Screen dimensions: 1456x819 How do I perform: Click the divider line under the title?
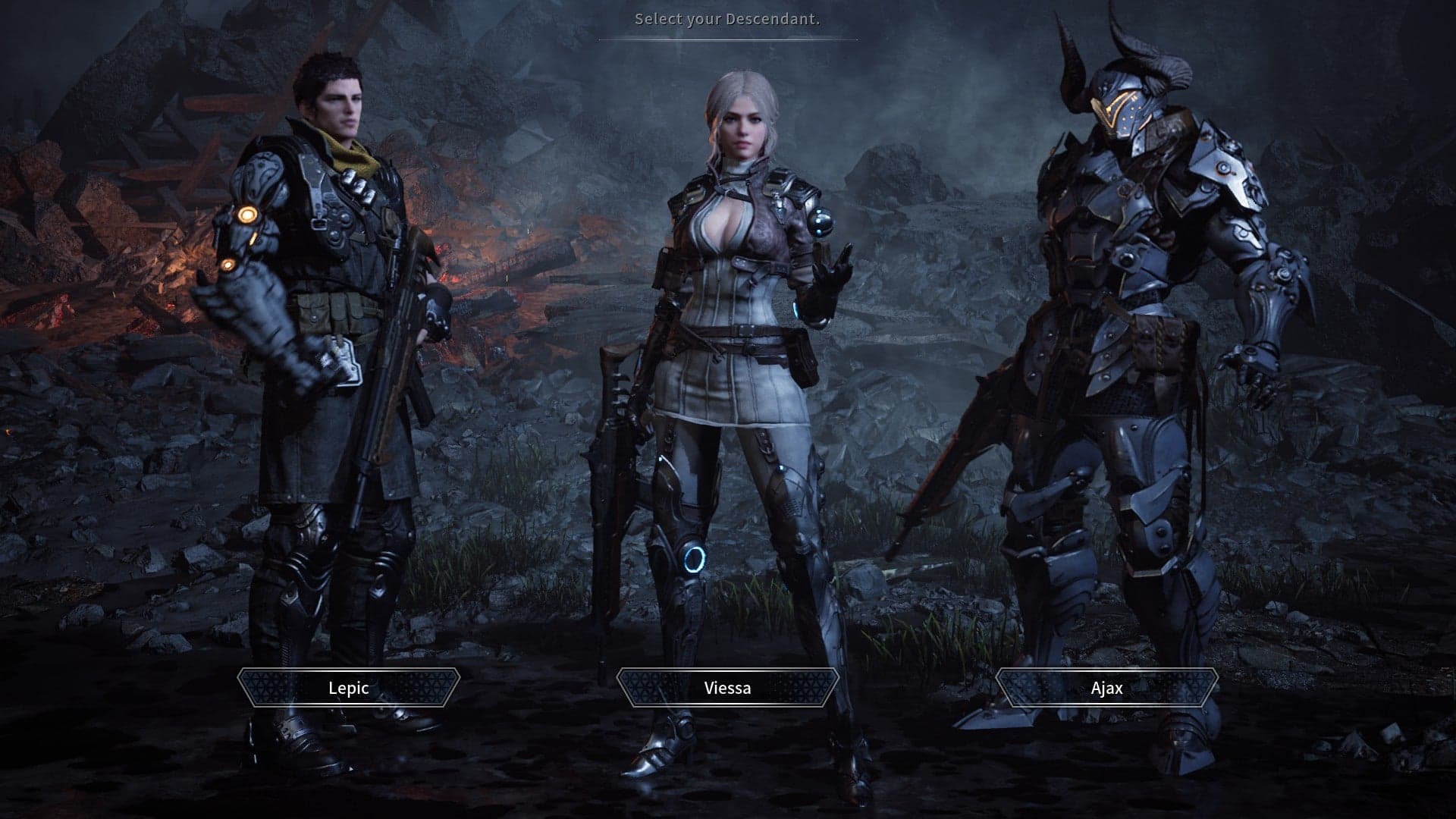[x=726, y=39]
